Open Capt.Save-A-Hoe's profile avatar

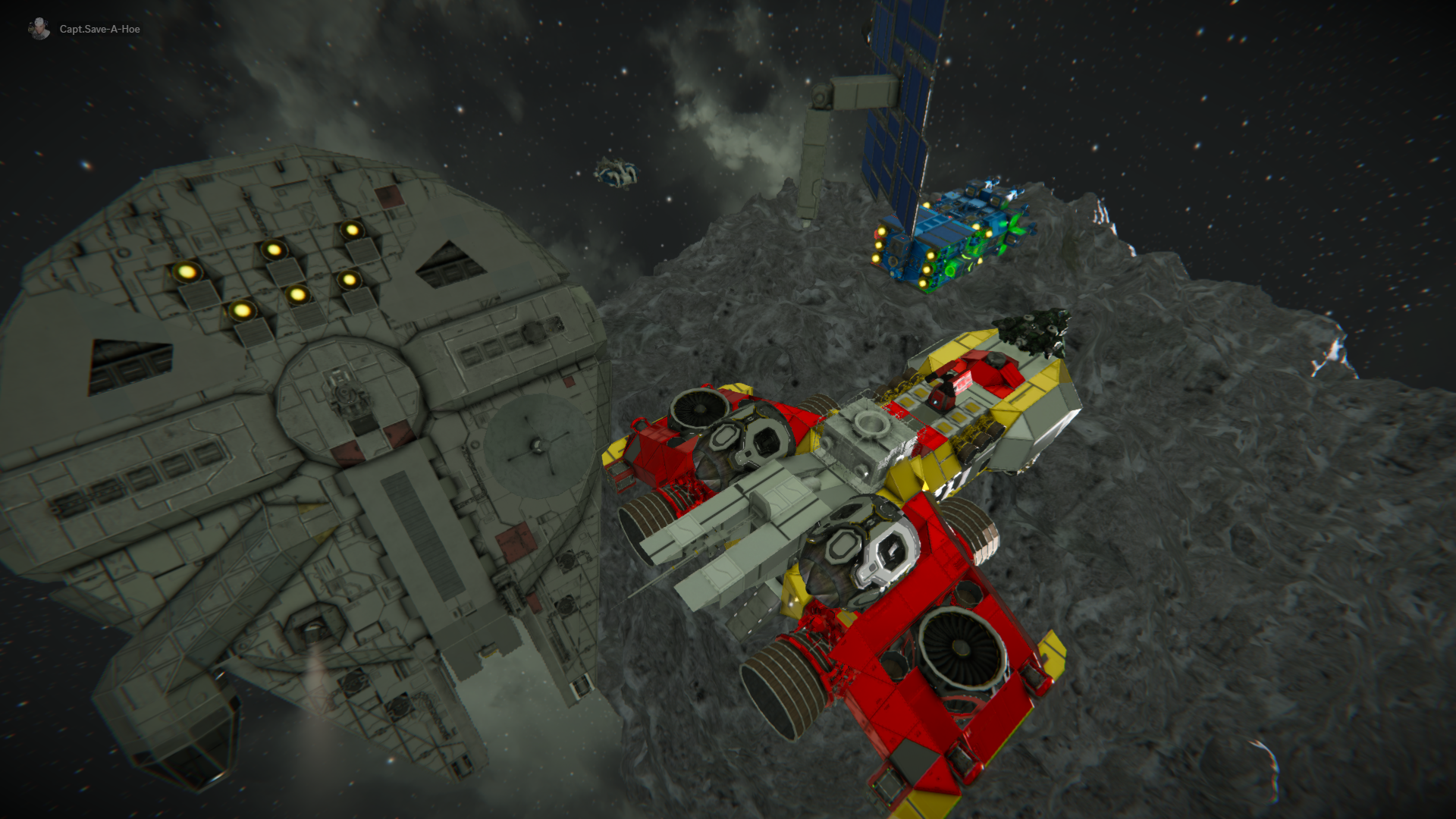[39, 29]
